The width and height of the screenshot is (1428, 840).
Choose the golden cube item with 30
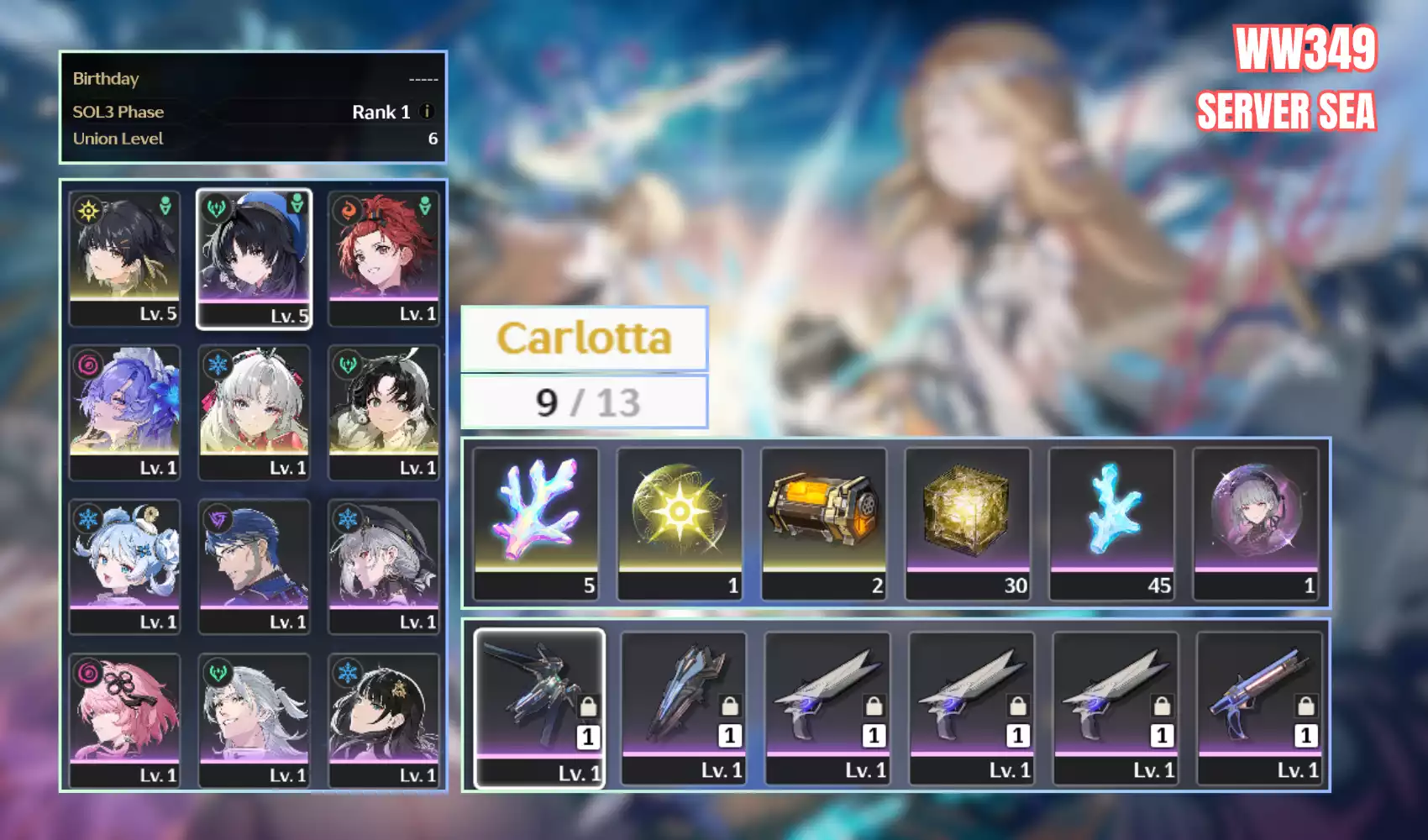coord(968,522)
